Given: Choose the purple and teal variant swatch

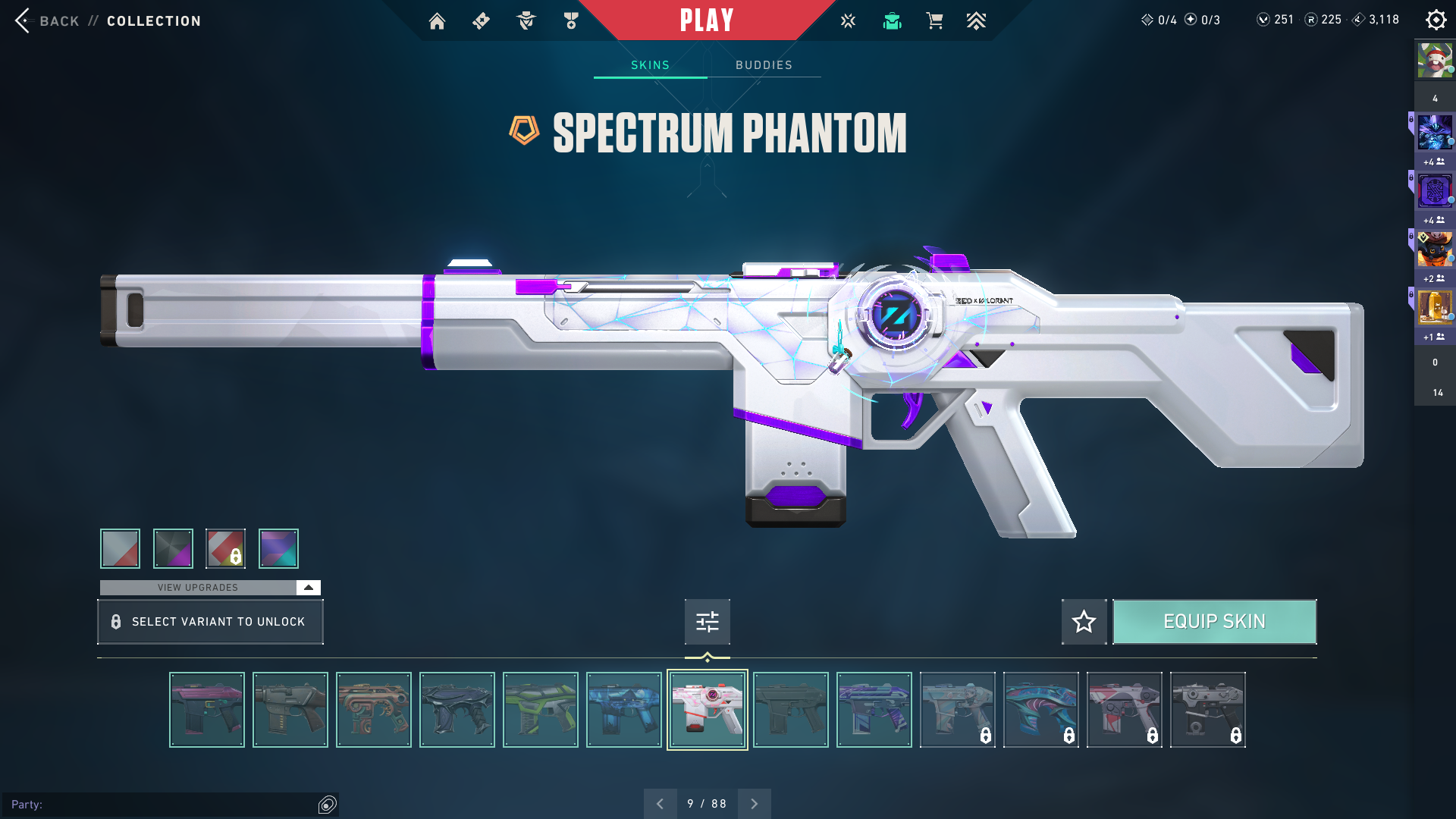Looking at the screenshot, I should click(x=278, y=548).
